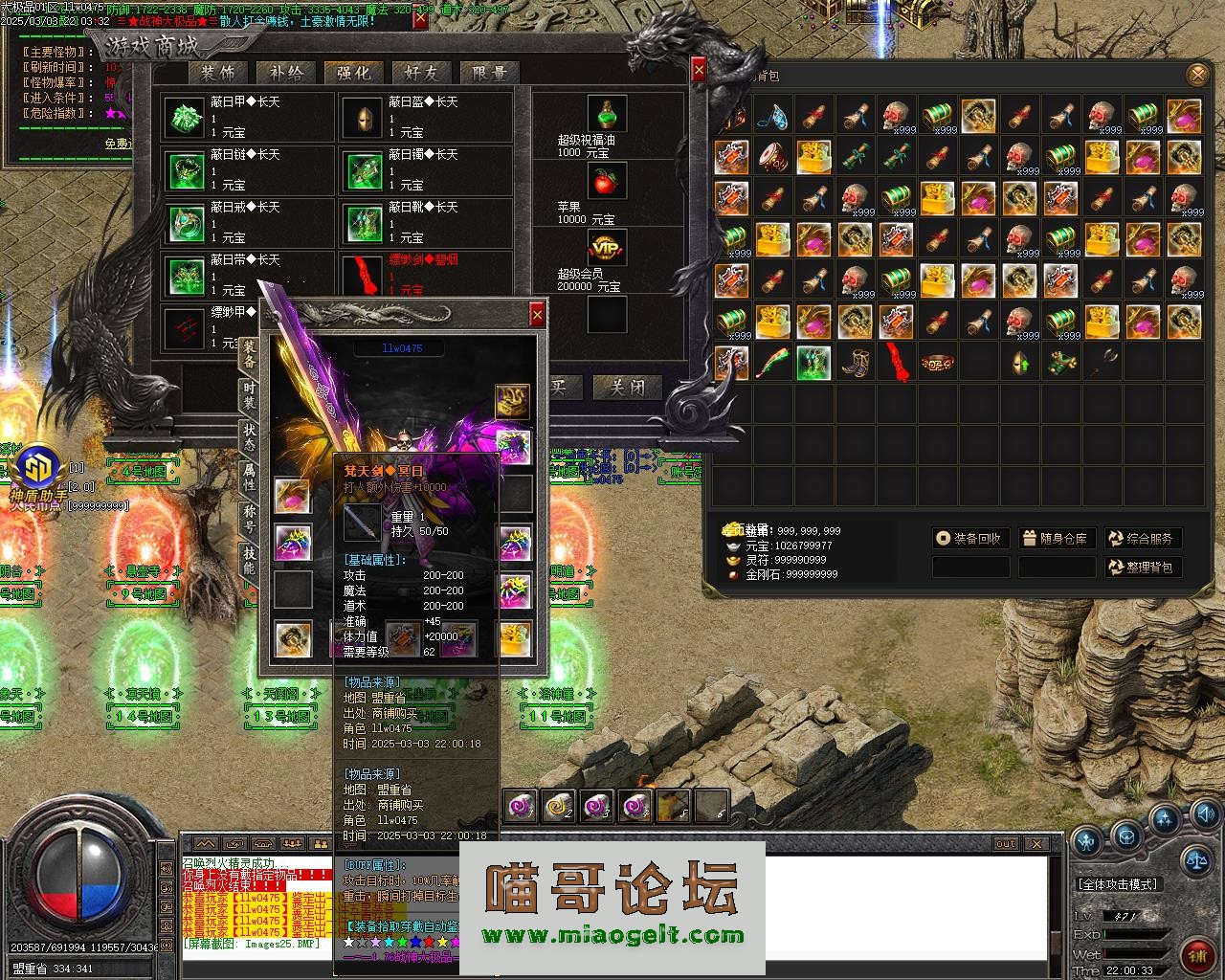Select the 苹果 apple shop item
This screenshot has width=1225, height=980.
pos(607,180)
